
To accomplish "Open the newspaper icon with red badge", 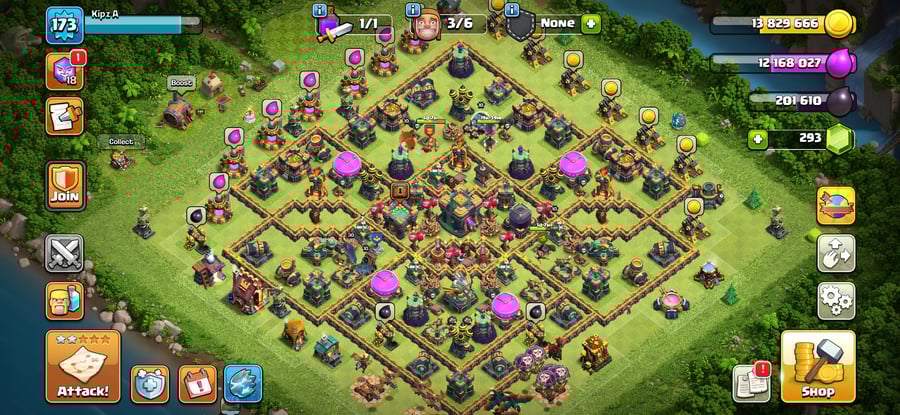I will pos(751,382).
